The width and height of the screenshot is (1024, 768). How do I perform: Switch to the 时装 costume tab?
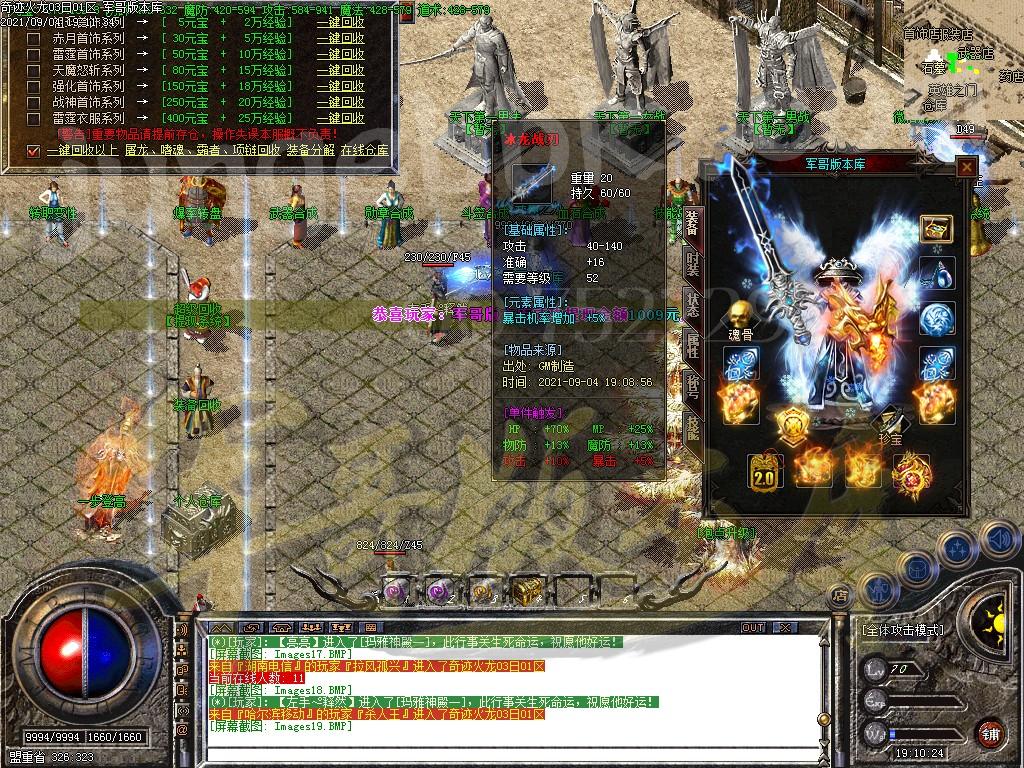click(x=693, y=263)
